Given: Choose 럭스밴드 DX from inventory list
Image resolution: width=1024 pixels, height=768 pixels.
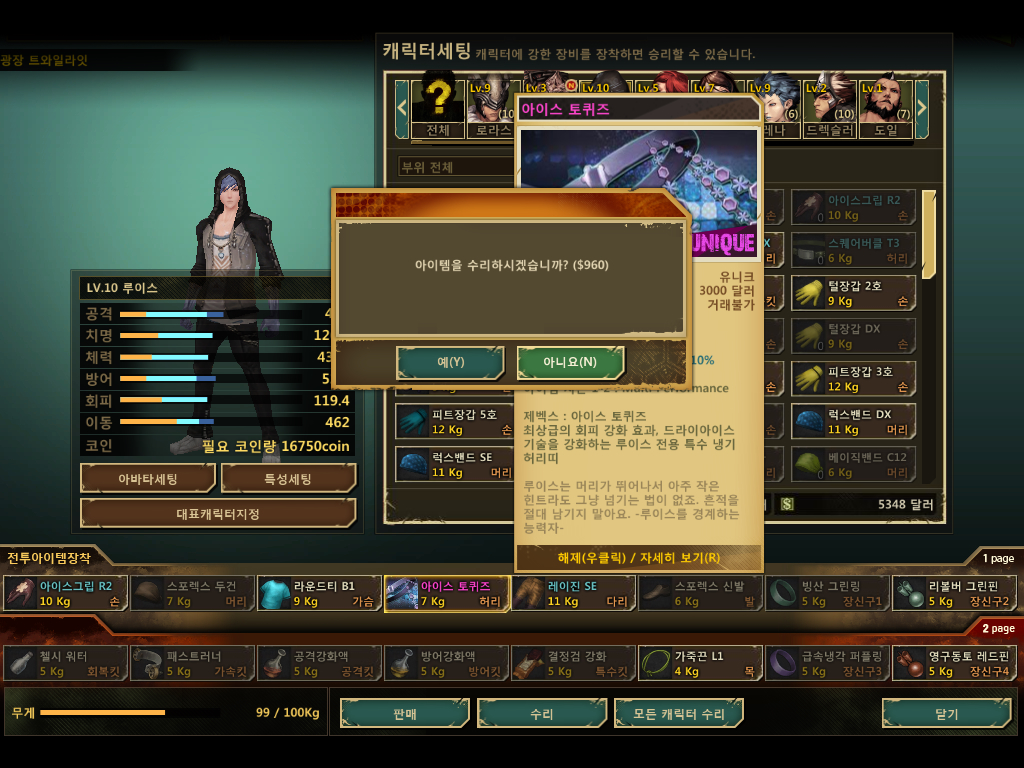Looking at the screenshot, I should tap(853, 421).
